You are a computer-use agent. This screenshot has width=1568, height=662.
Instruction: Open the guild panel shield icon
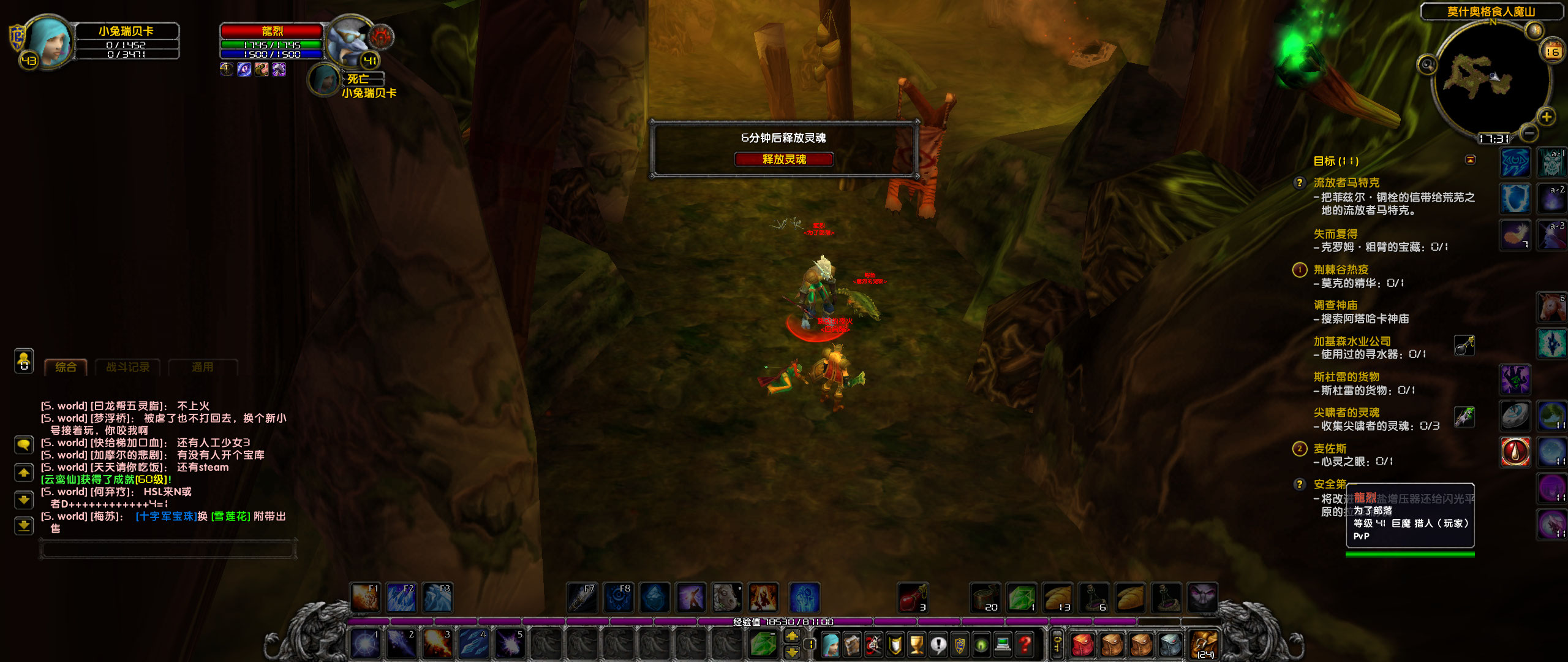pos(960,644)
